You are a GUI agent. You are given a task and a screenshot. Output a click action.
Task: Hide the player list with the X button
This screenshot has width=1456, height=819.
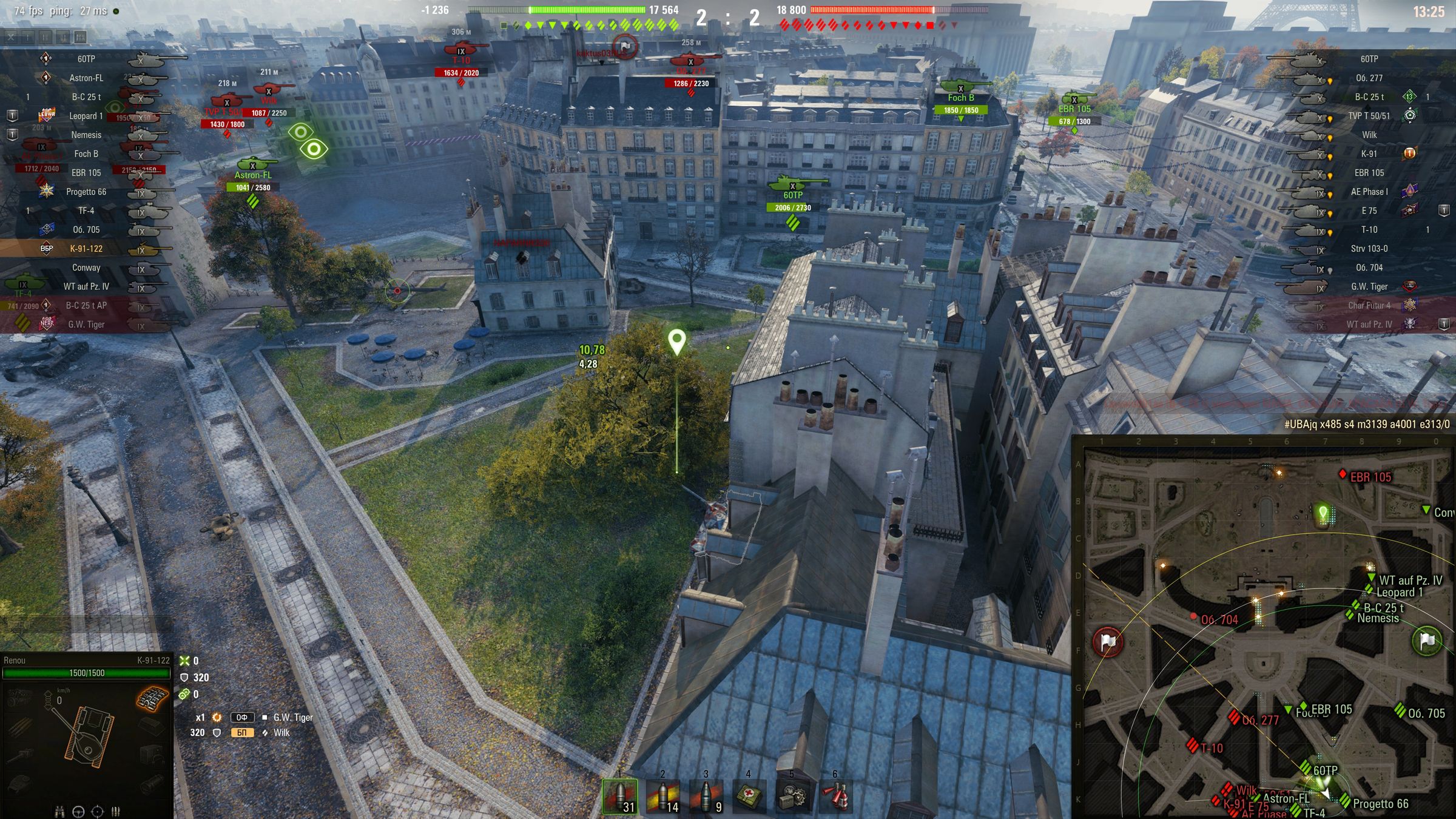coord(11,37)
